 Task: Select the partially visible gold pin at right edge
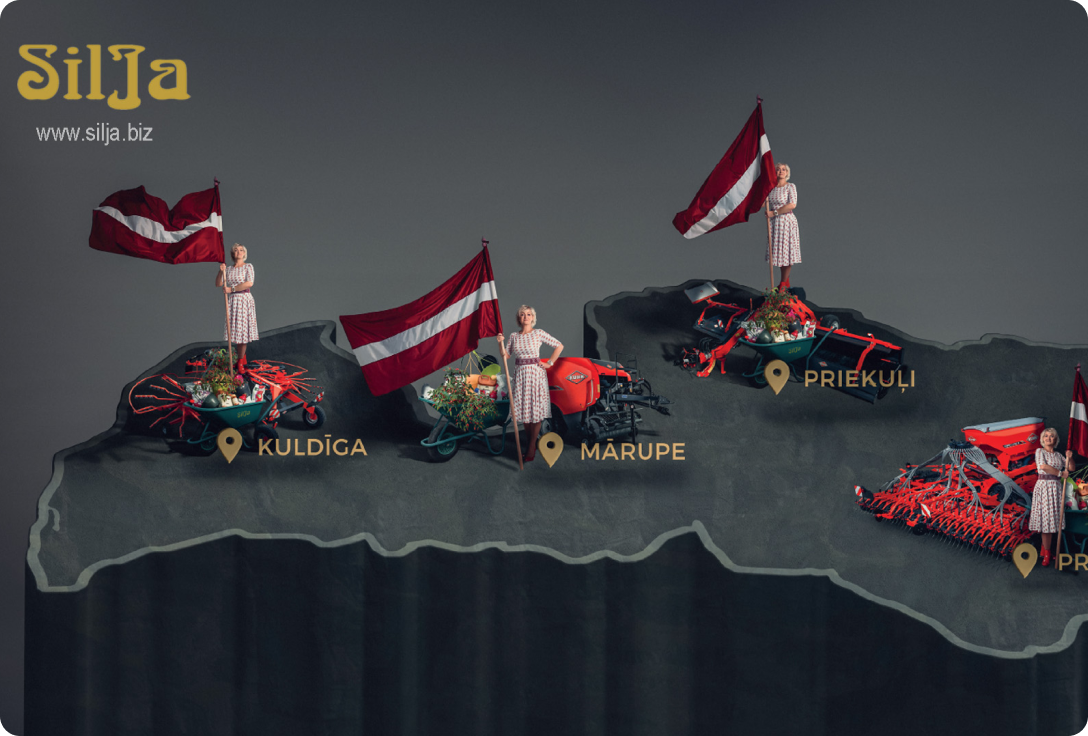tap(1025, 558)
